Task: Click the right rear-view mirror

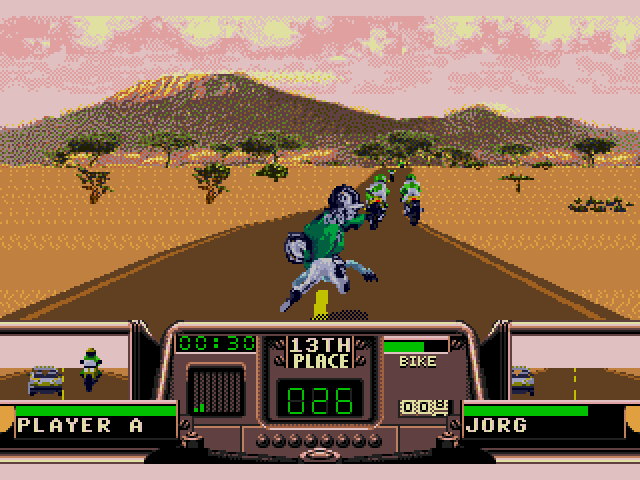Action: 572,368
